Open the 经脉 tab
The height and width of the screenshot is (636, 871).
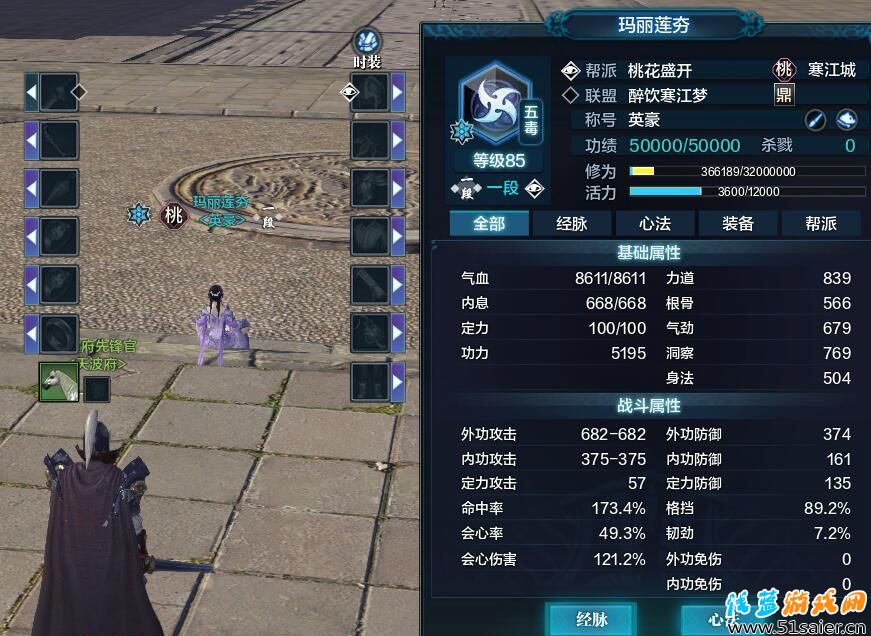pyautogui.click(x=572, y=223)
